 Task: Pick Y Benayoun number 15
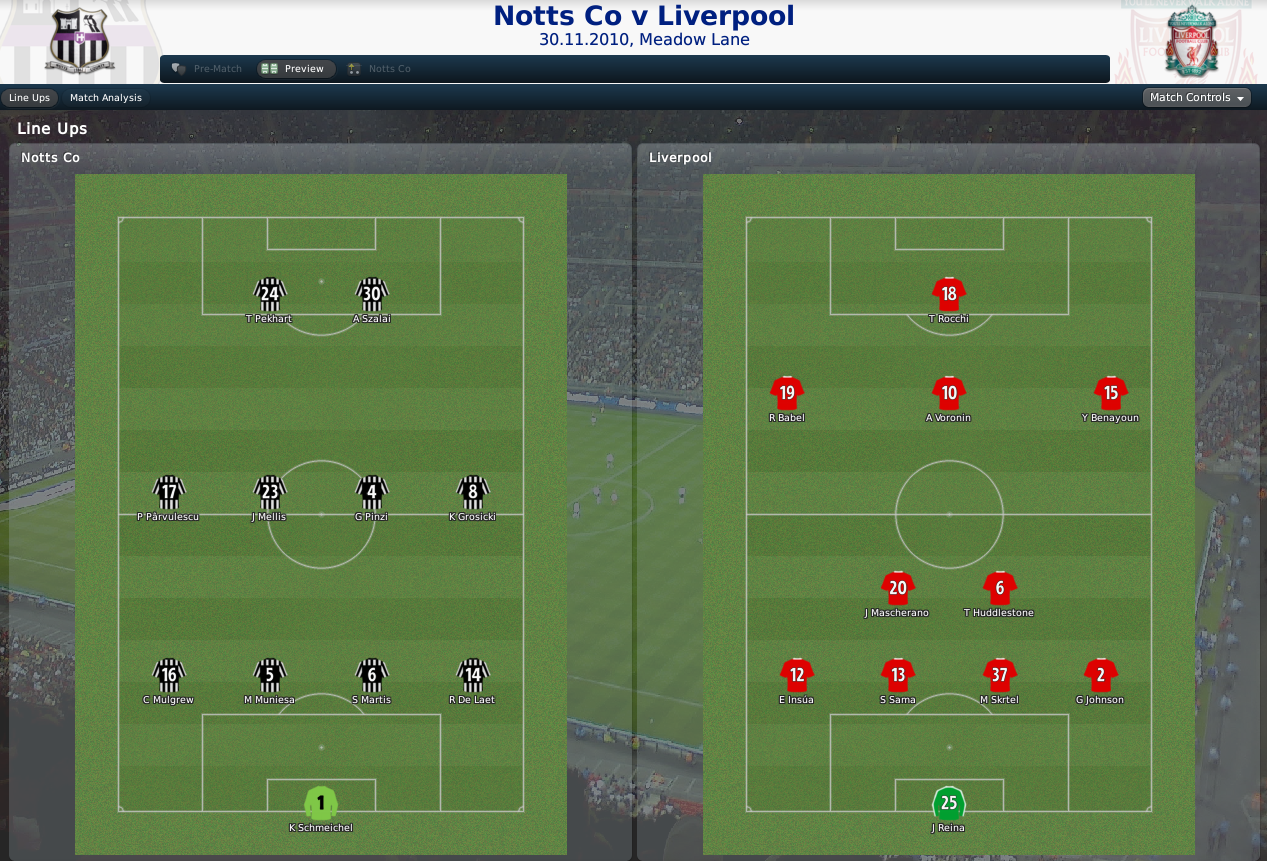(x=1111, y=392)
